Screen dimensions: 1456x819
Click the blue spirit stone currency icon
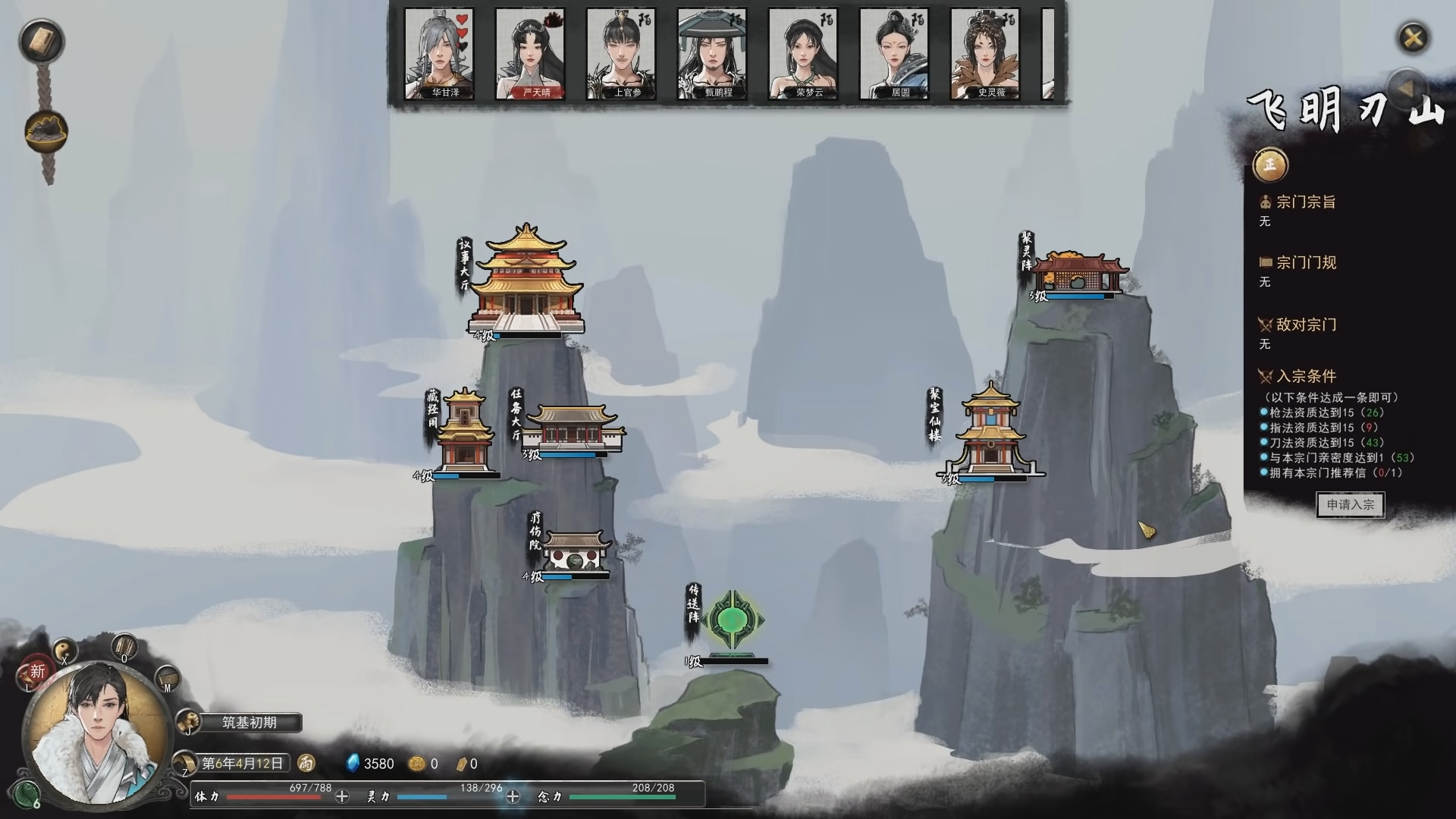click(353, 763)
